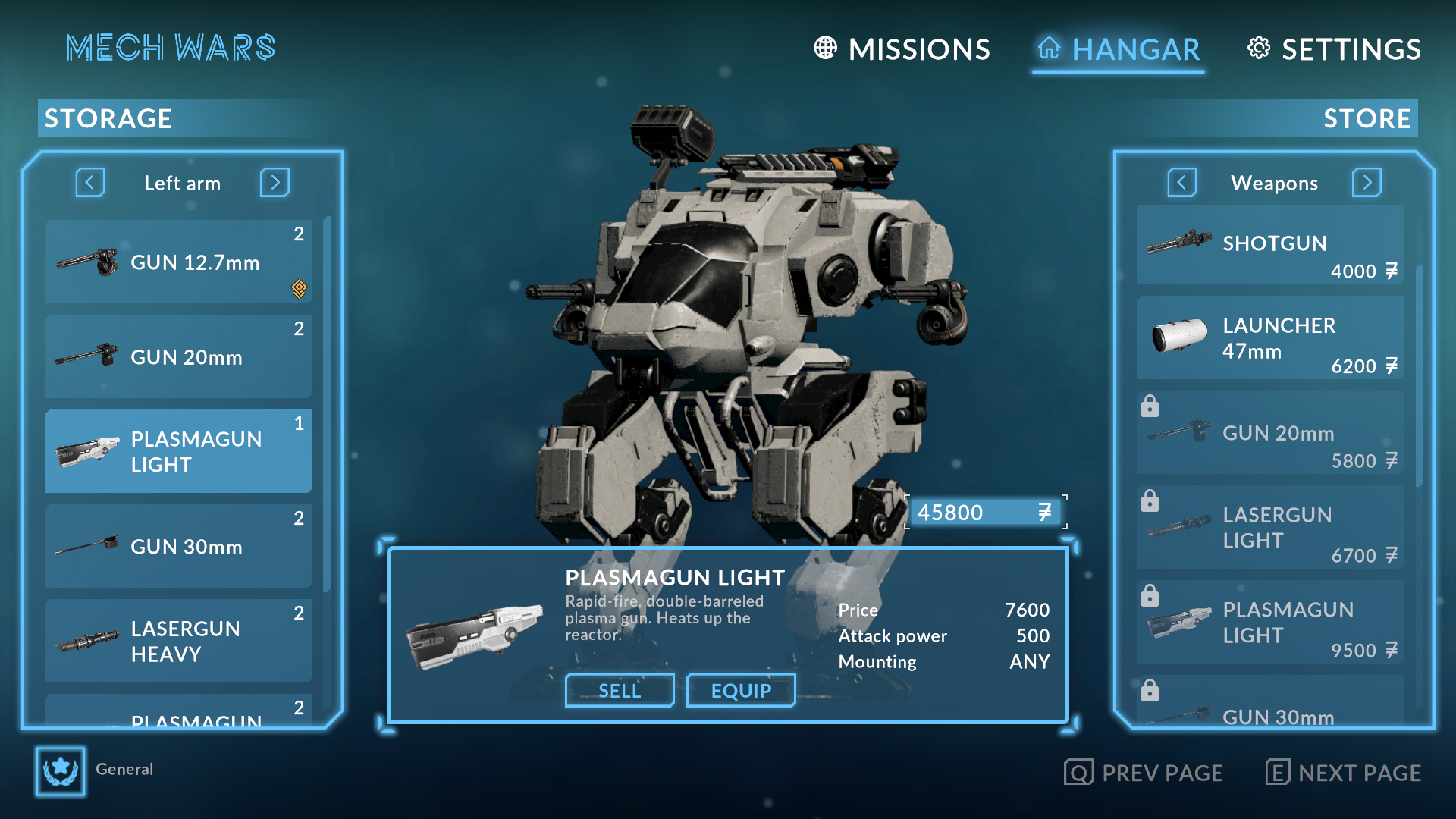Viewport: 1456px width, 819px height.
Task: Click the left arrow on the Weapons category
Action: (x=1181, y=183)
